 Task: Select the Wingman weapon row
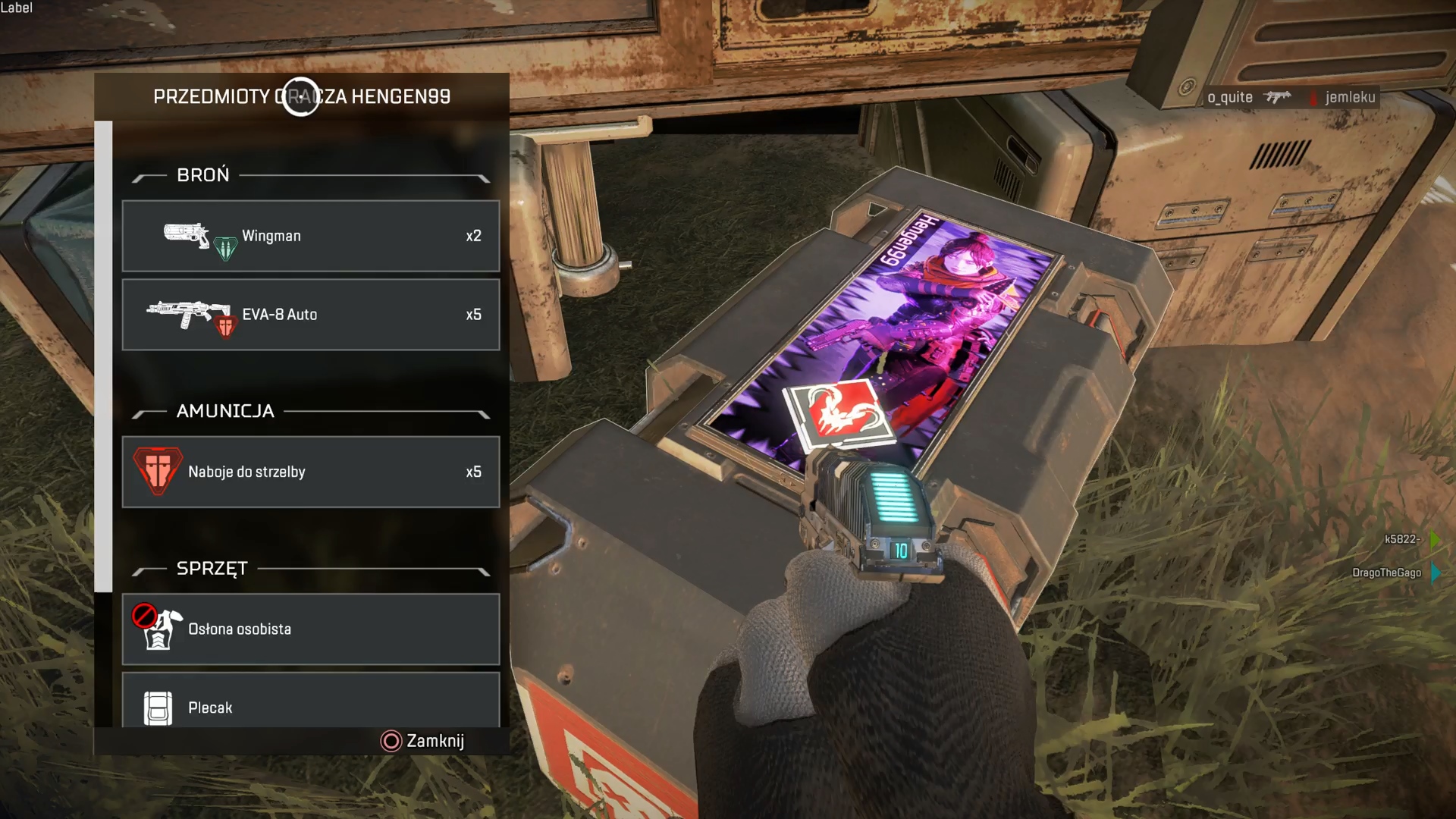tap(311, 236)
